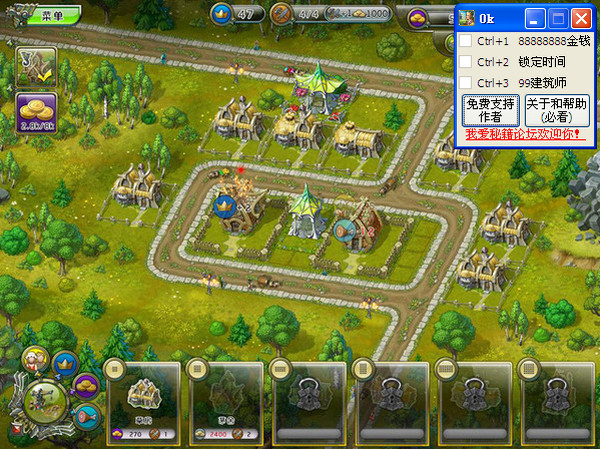Screen dimensions: 600x449
Task: Toggle the Ctrl+1 88888888金钱 checkbox
Action: (465, 41)
